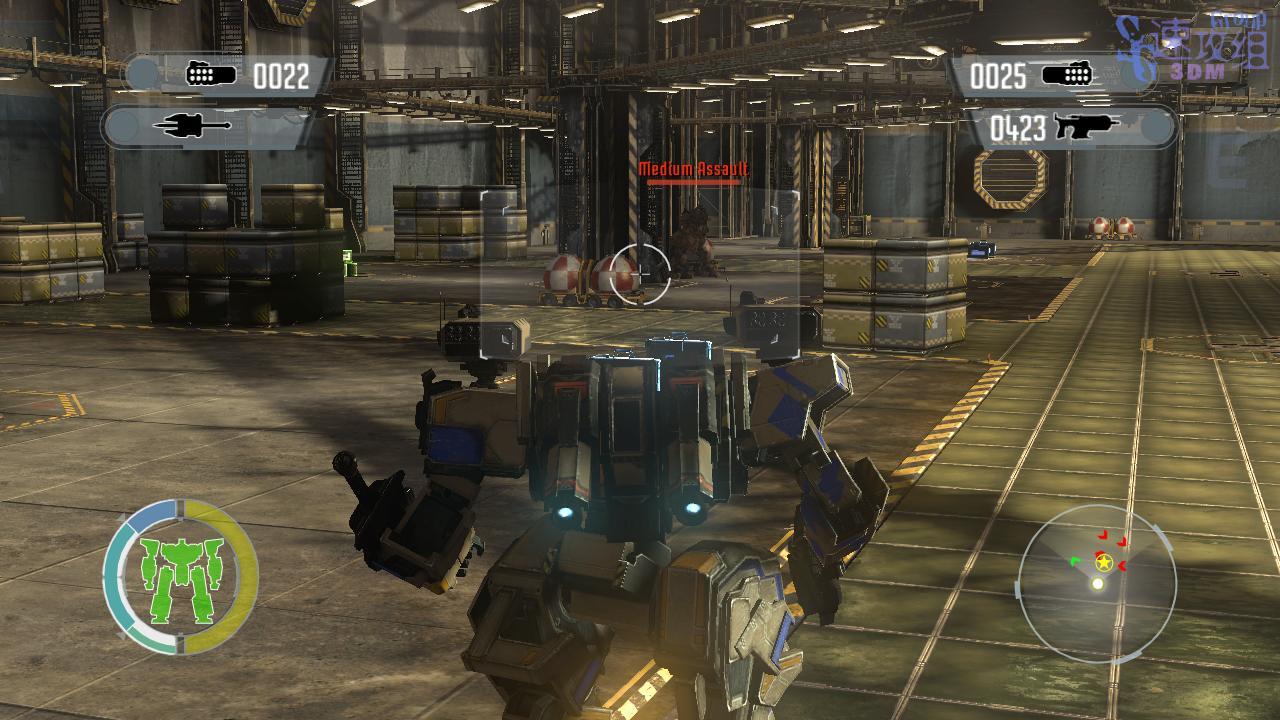Select the right missile pod weapon icon
The height and width of the screenshot is (720, 1280).
pos(1067,75)
